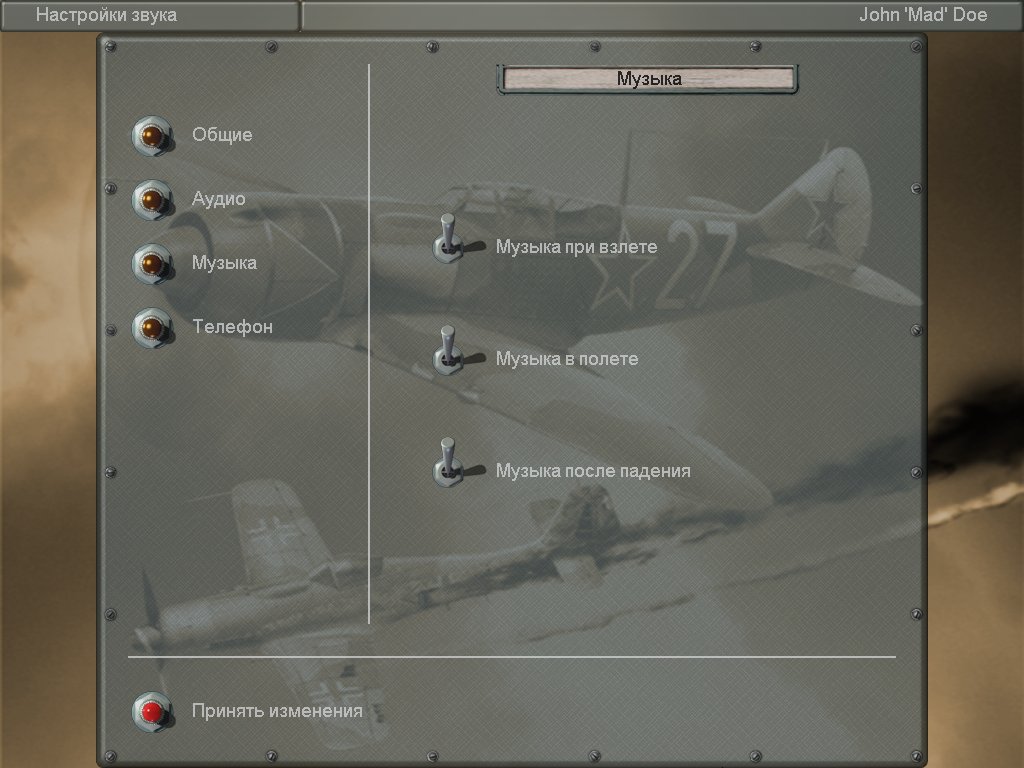Screen dimensions: 1024x768
Task: Switch to the Музыка settings section
Action: [152, 264]
